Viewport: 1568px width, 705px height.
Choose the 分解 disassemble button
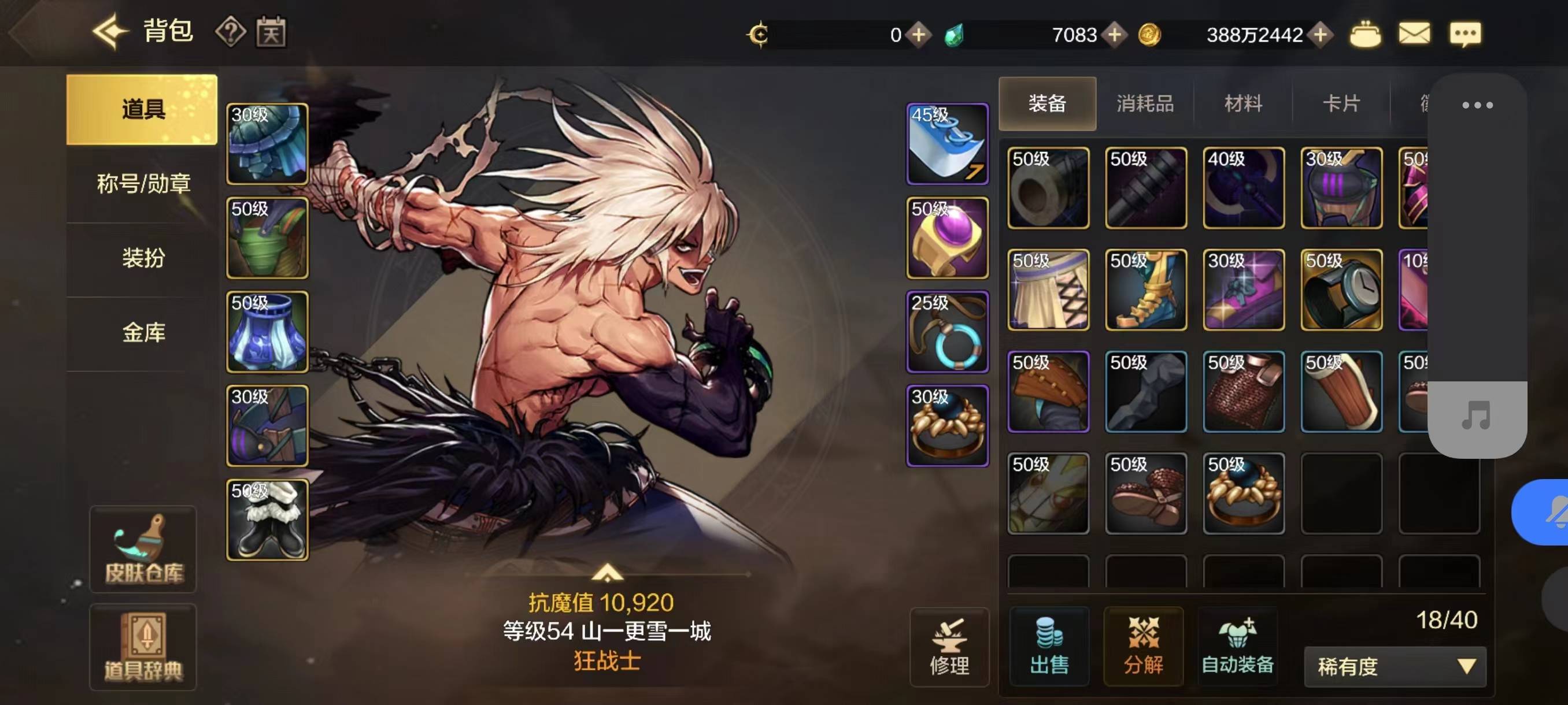coord(1143,647)
